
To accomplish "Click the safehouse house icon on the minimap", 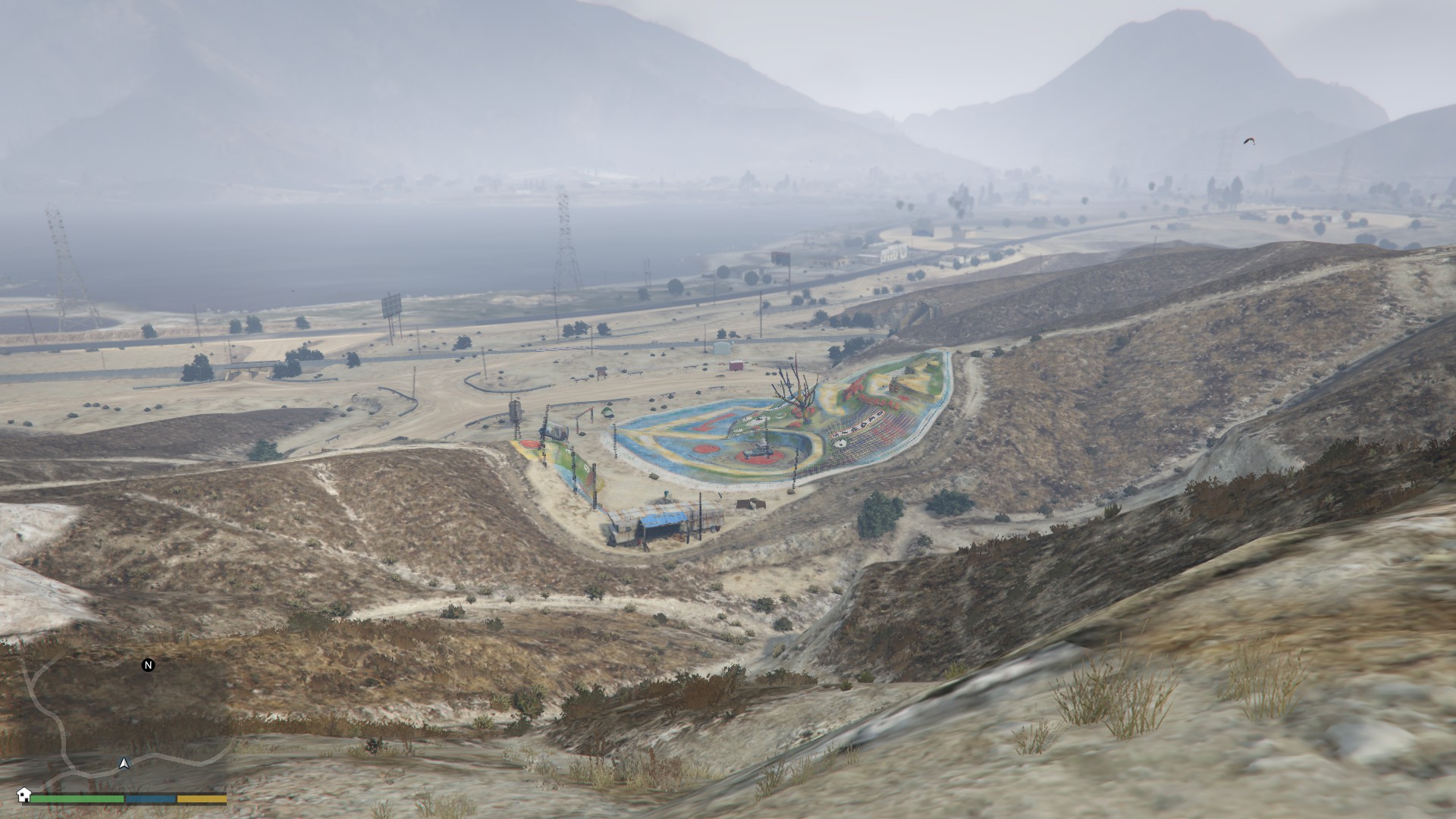I will coord(24,795).
